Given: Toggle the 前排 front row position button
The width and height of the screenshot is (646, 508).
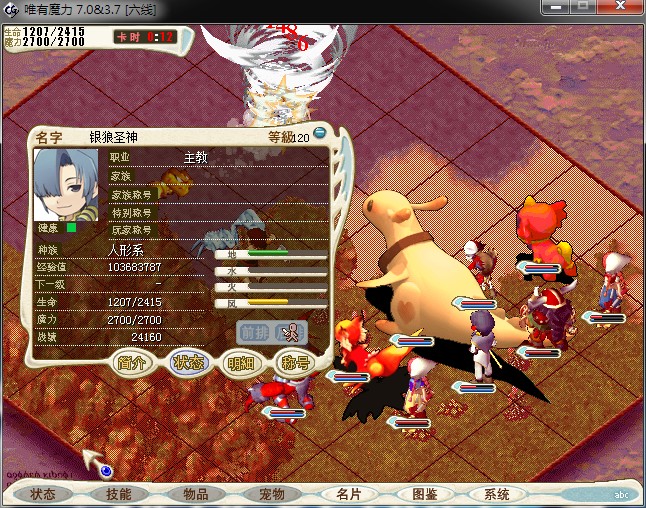Looking at the screenshot, I should tap(253, 331).
